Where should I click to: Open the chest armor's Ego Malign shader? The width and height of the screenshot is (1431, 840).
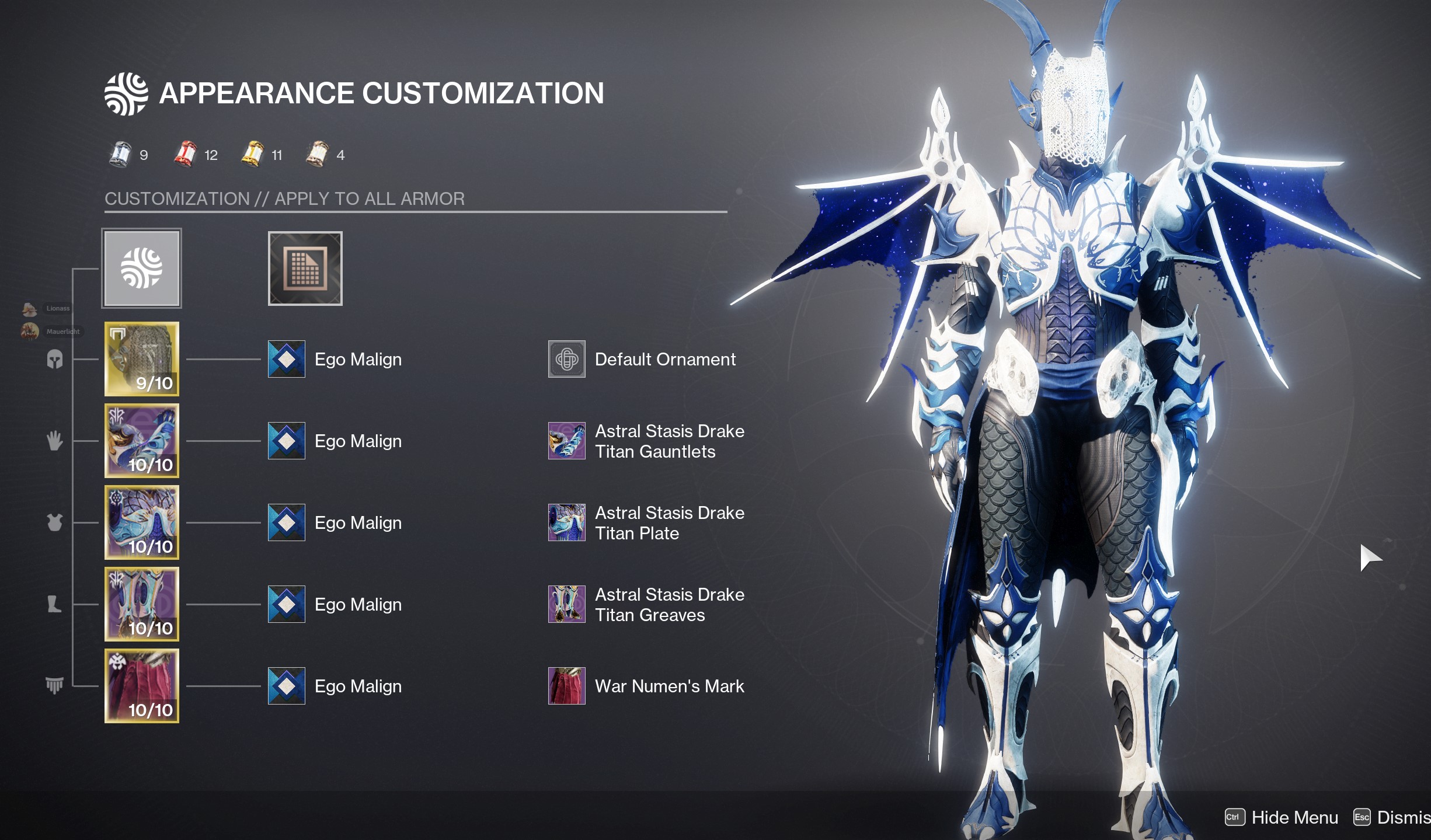(287, 522)
